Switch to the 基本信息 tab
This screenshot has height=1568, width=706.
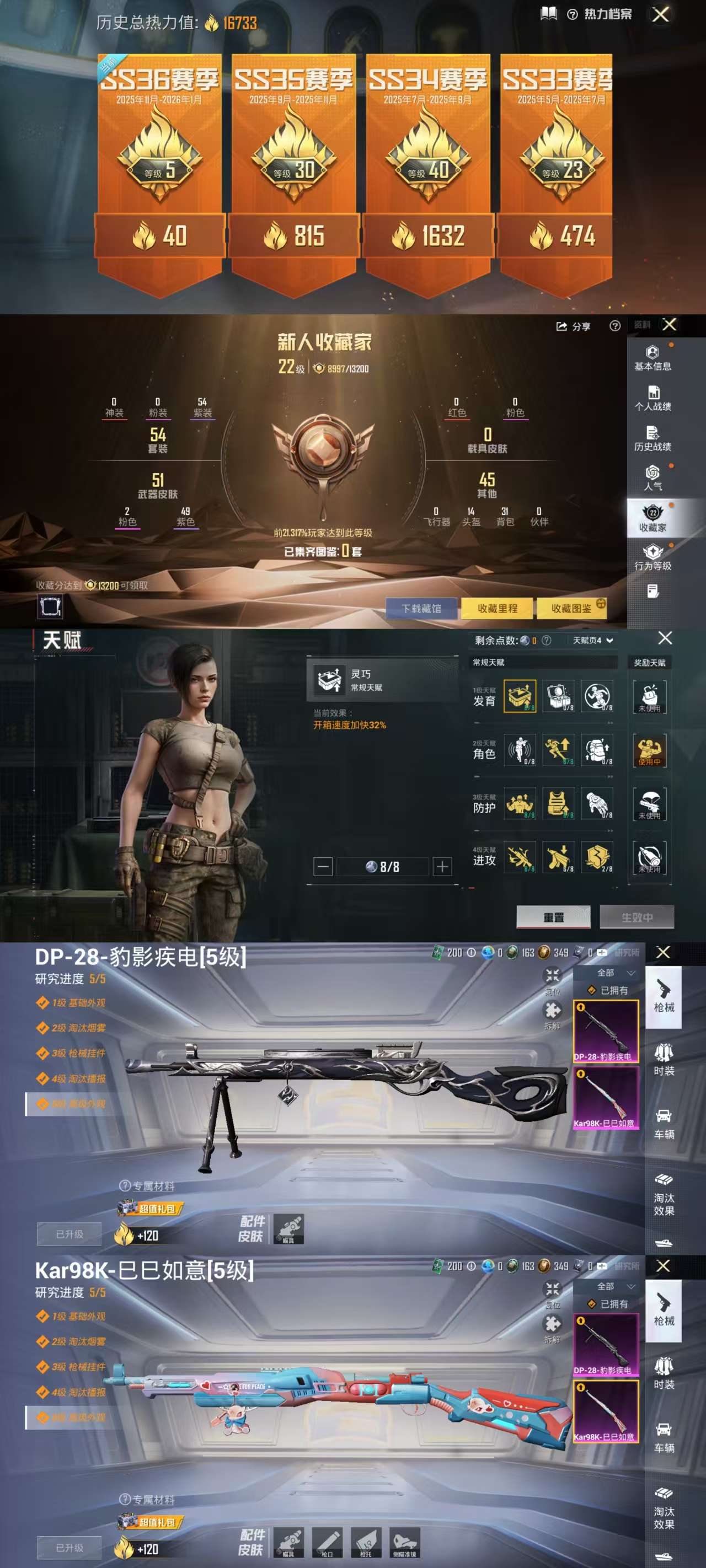click(654, 358)
